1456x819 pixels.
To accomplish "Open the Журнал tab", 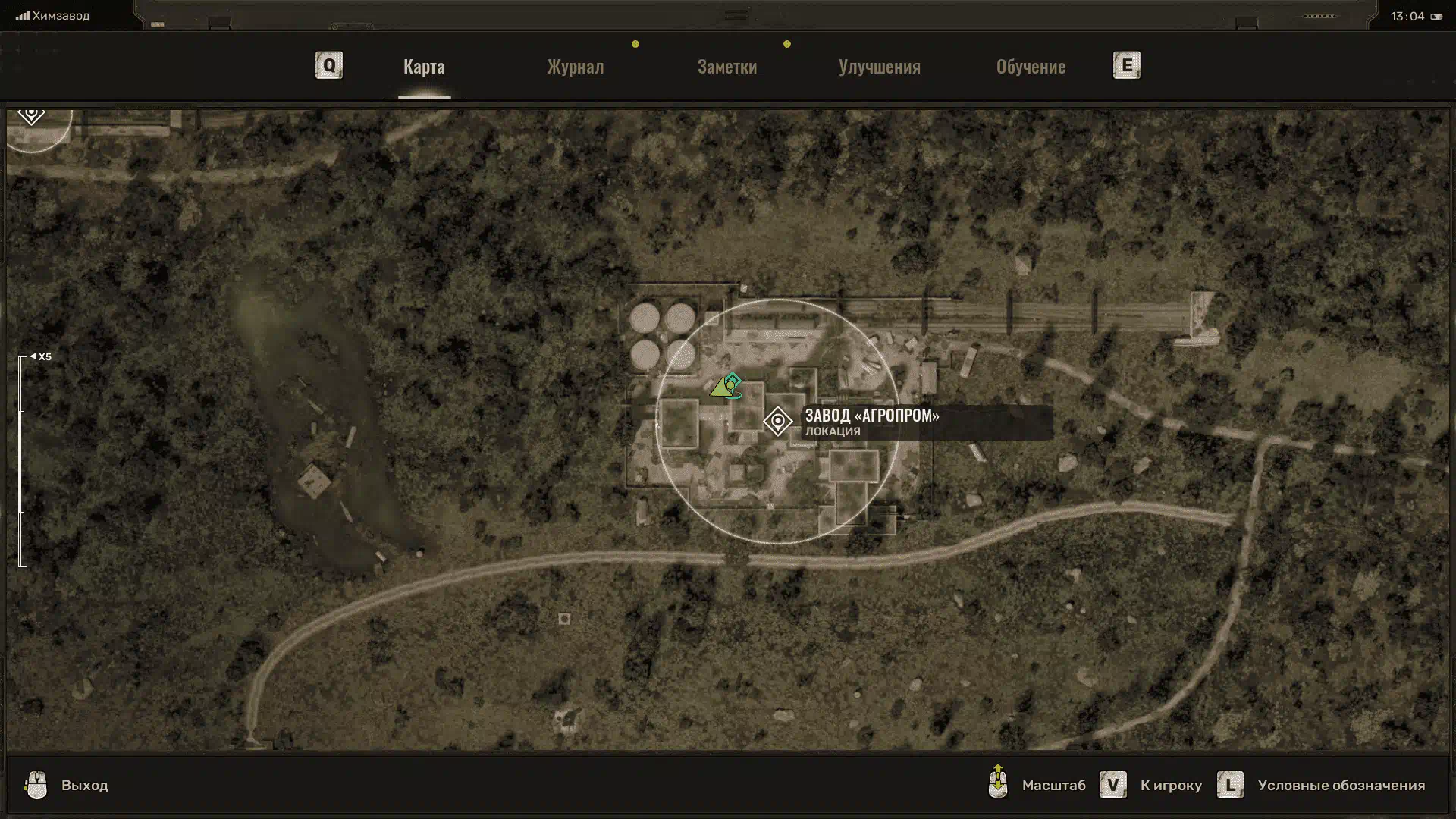I will pos(576,67).
